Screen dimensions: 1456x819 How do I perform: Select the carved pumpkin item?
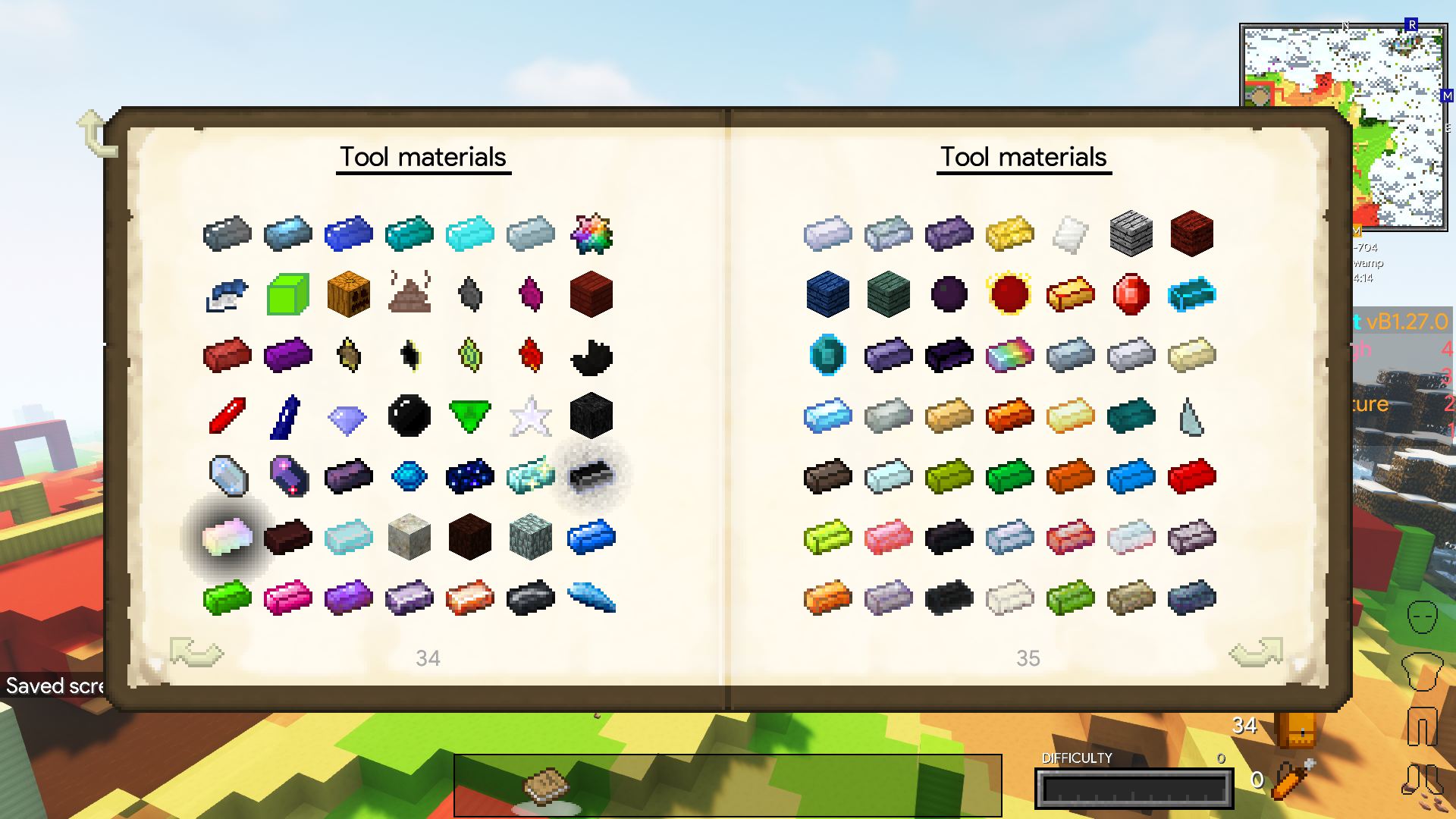tap(349, 294)
